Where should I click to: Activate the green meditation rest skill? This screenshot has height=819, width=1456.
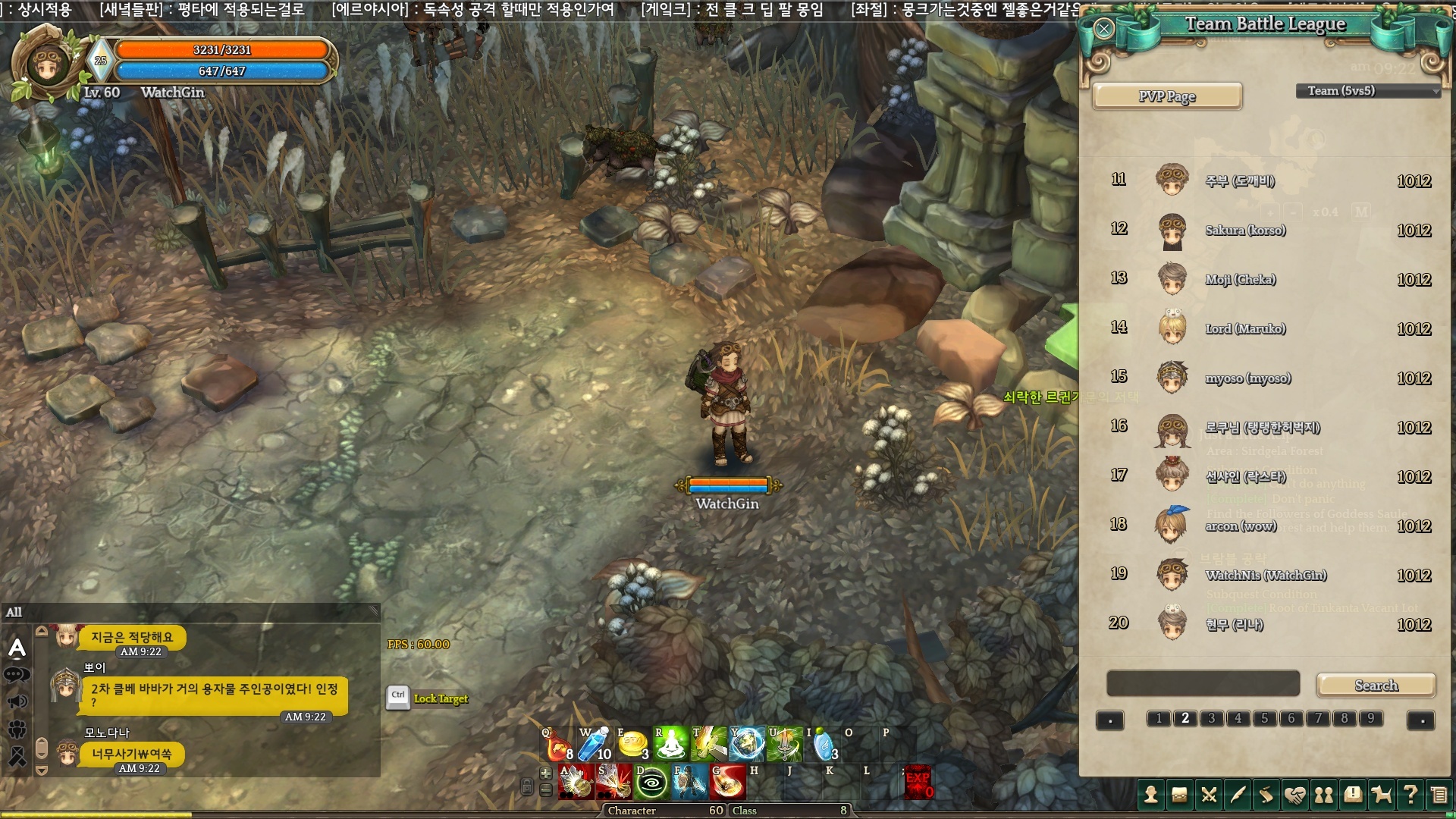(x=670, y=745)
